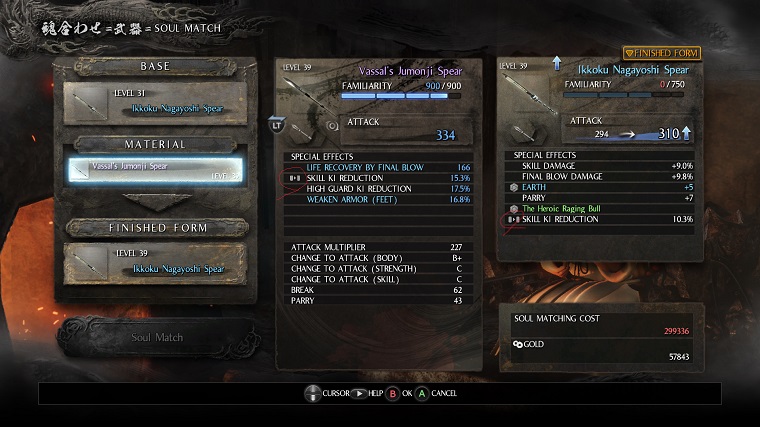This screenshot has width=760, height=427.
Task: Select the Base Ikkoku Nagayoshi Spear slot
Action: (x=154, y=104)
